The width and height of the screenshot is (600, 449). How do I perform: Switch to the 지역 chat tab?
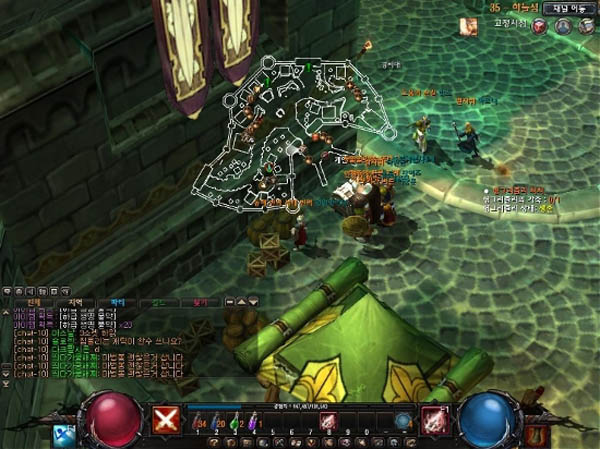pyautogui.click(x=75, y=301)
